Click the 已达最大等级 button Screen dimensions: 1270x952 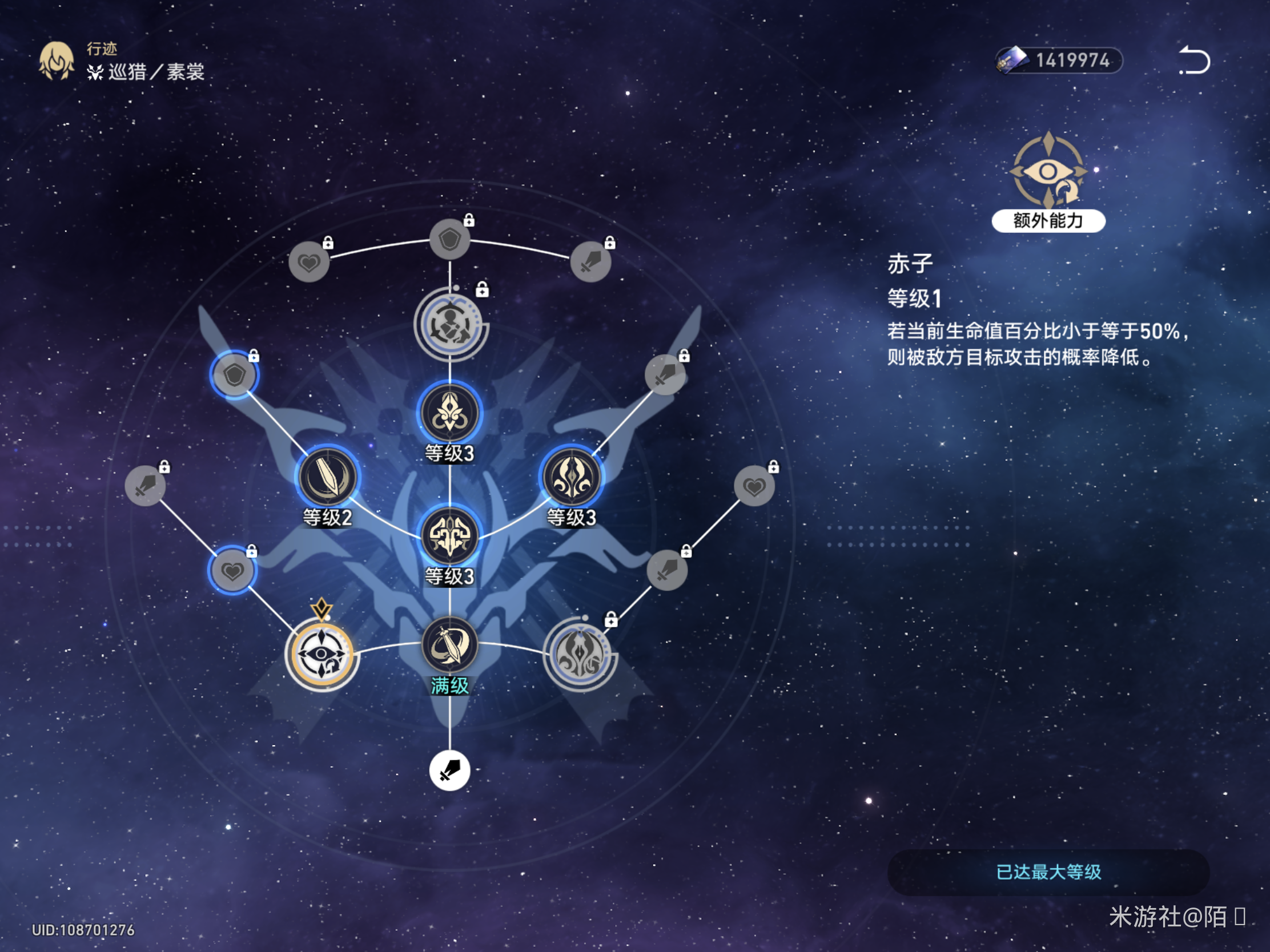(x=1048, y=872)
